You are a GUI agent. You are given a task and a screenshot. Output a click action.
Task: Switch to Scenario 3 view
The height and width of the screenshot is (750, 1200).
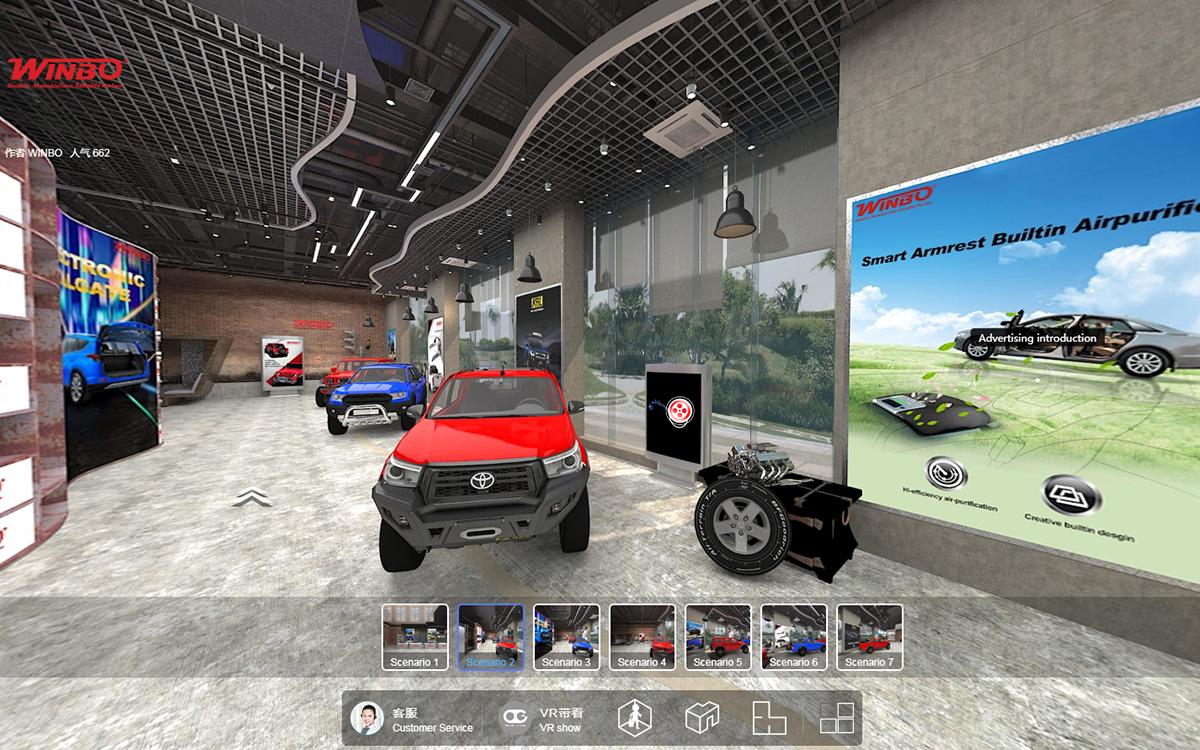pos(567,636)
